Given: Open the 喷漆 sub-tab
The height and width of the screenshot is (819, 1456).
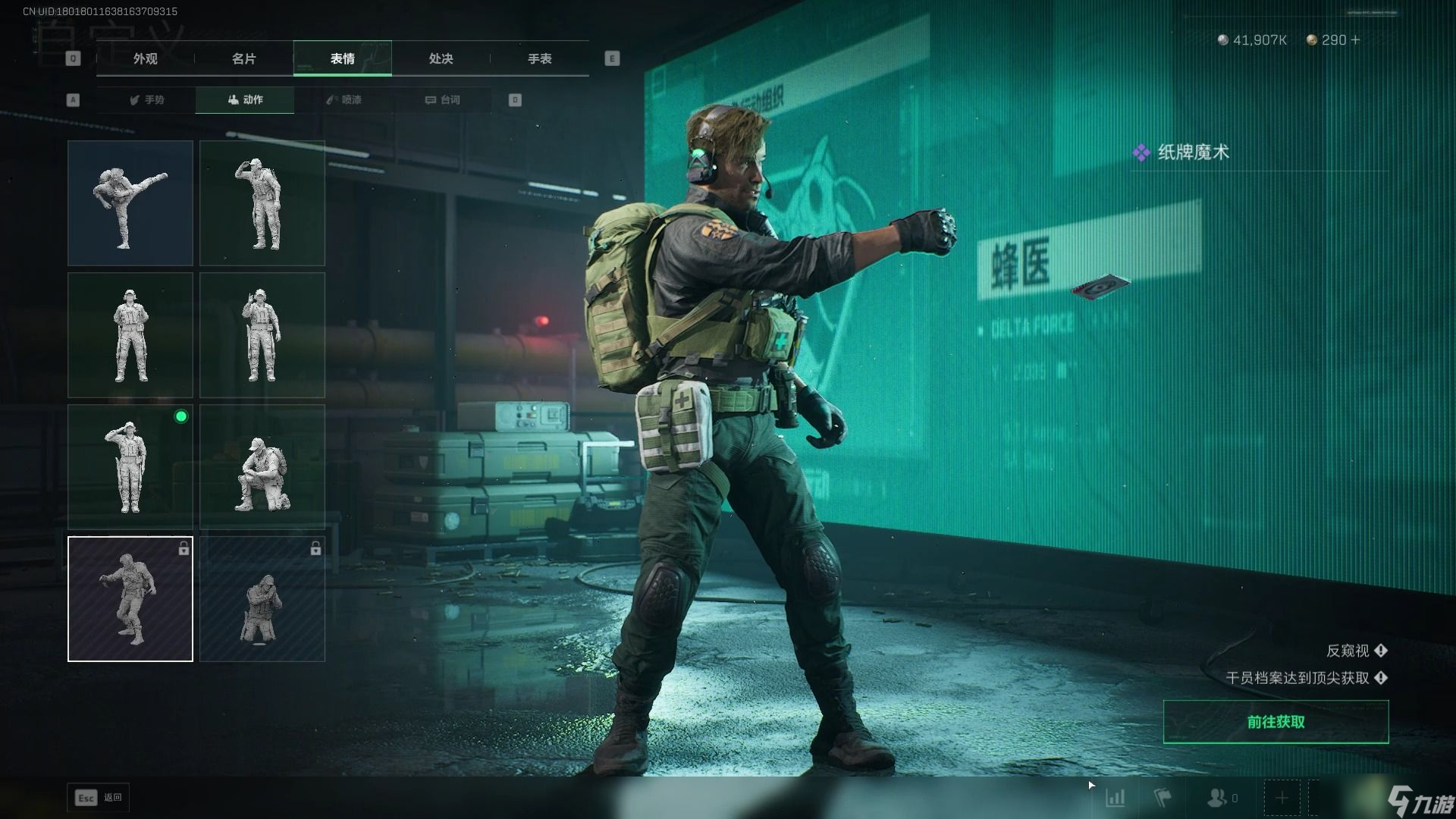Looking at the screenshot, I should click(x=344, y=99).
